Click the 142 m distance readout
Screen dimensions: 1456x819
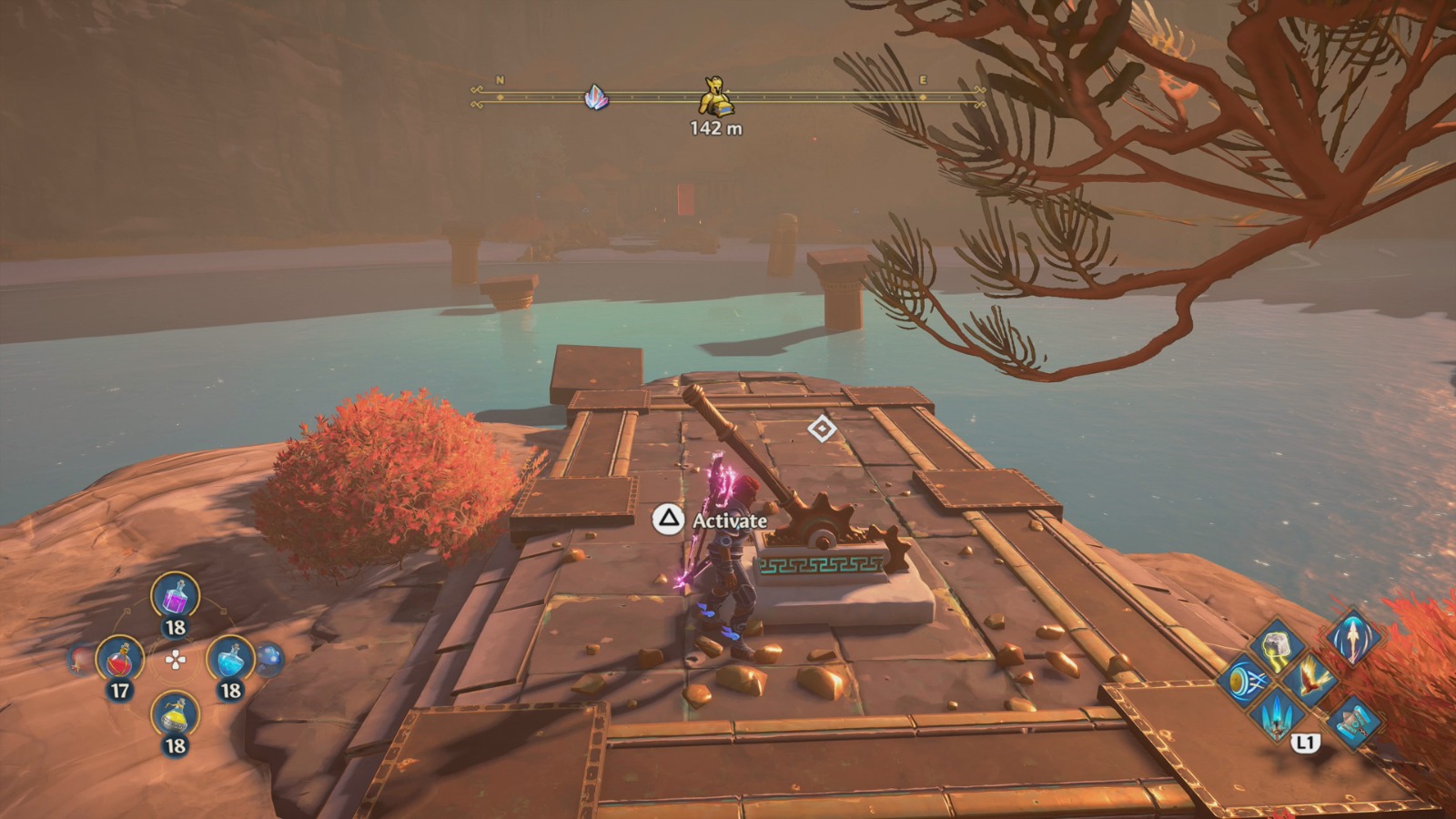coord(714,130)
